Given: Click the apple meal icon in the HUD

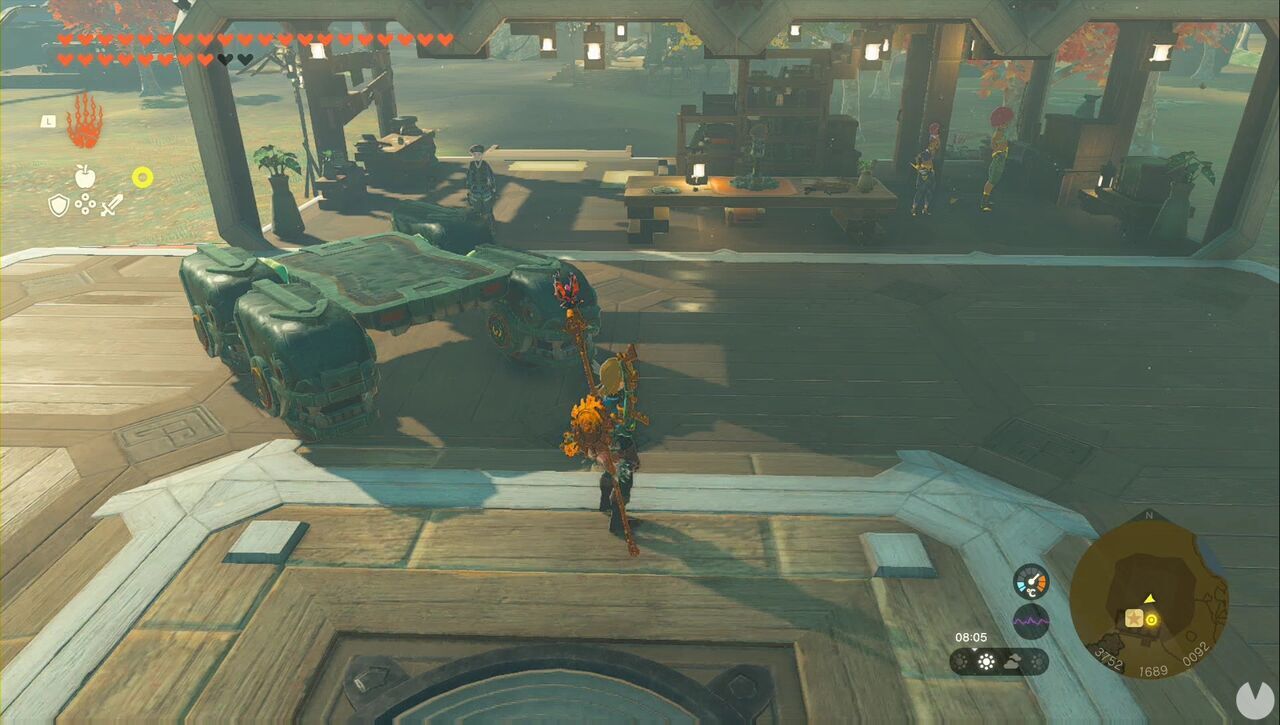Looking at the screenshot, I should 85,177.
